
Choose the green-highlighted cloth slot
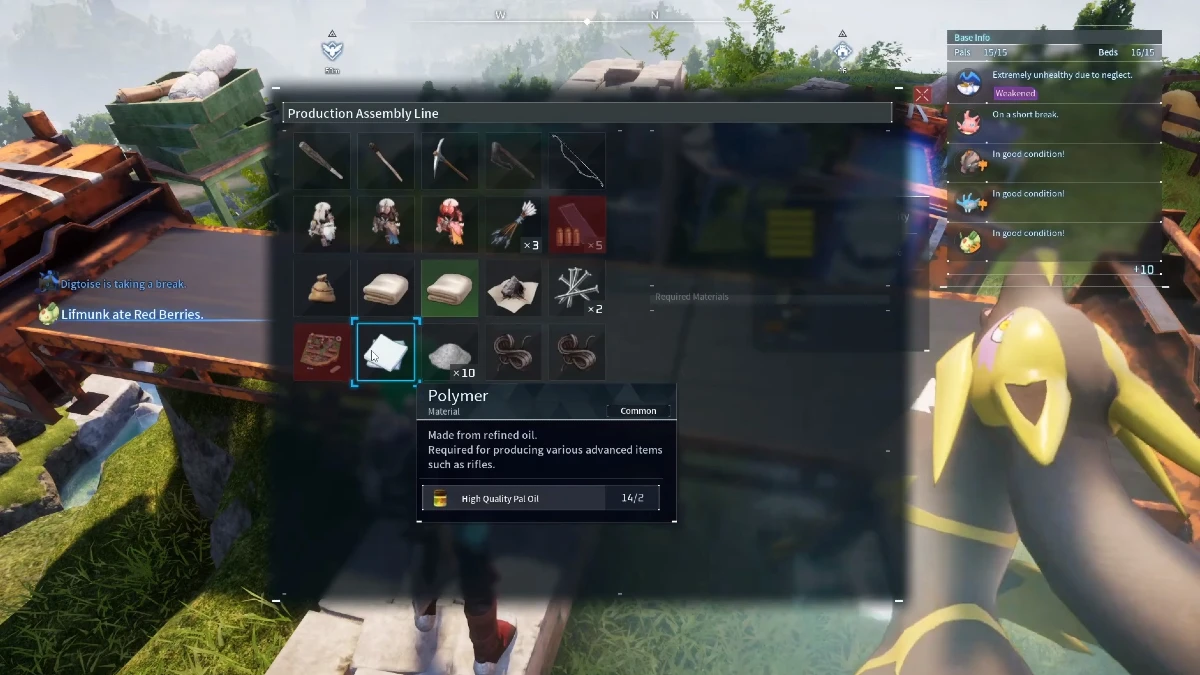click(x=449, y=288)
